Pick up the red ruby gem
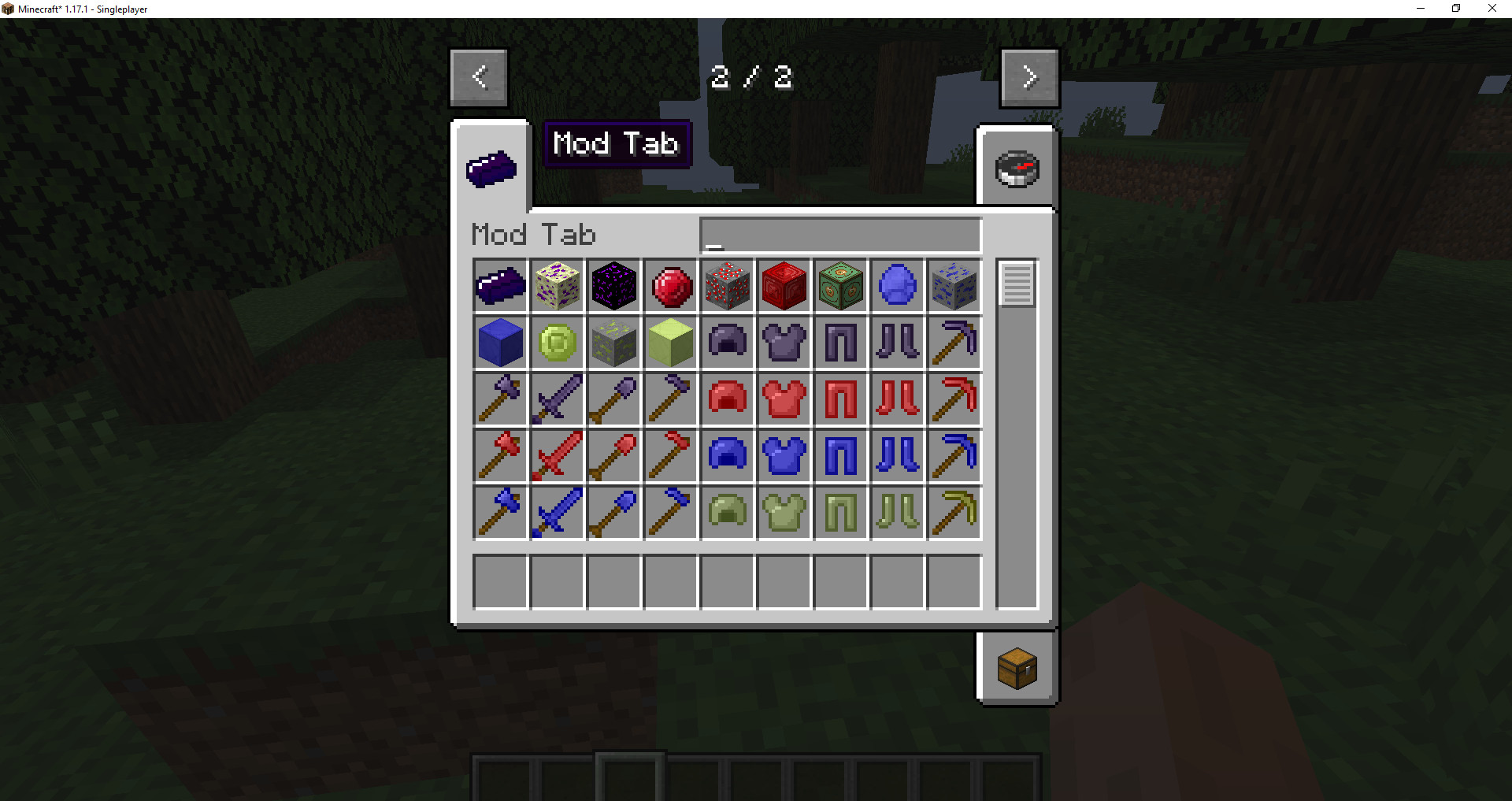The height and width of the screenshot is (801, 1512). pos(670,286)
